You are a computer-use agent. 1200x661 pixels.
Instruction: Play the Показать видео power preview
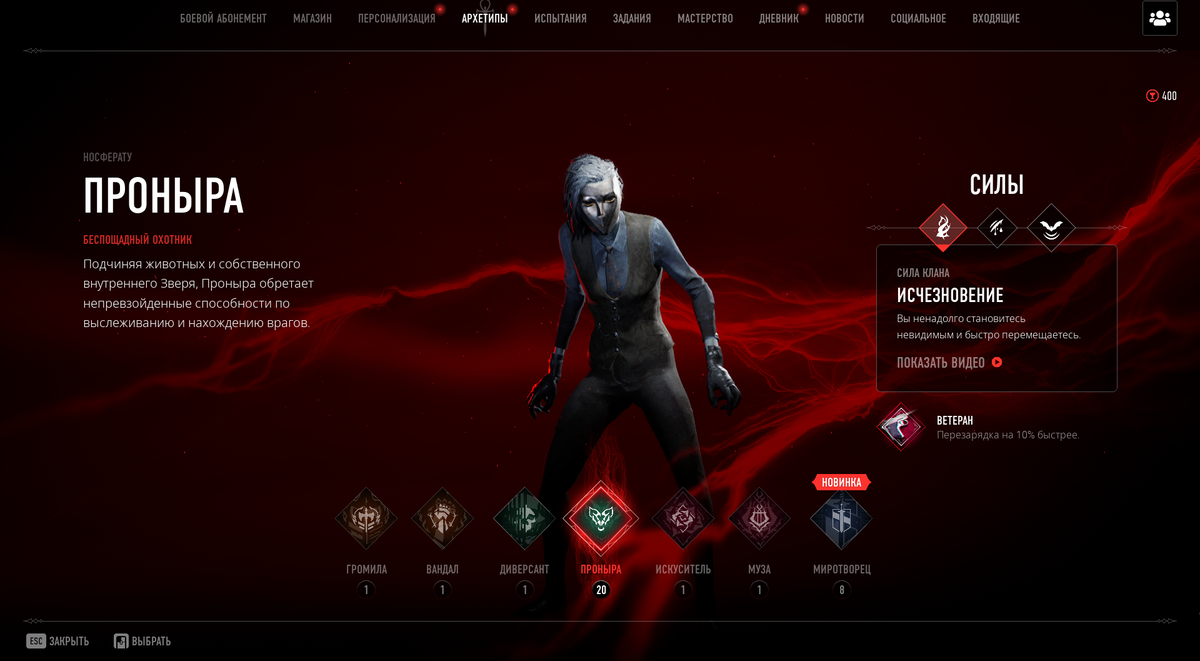point(949,363)
